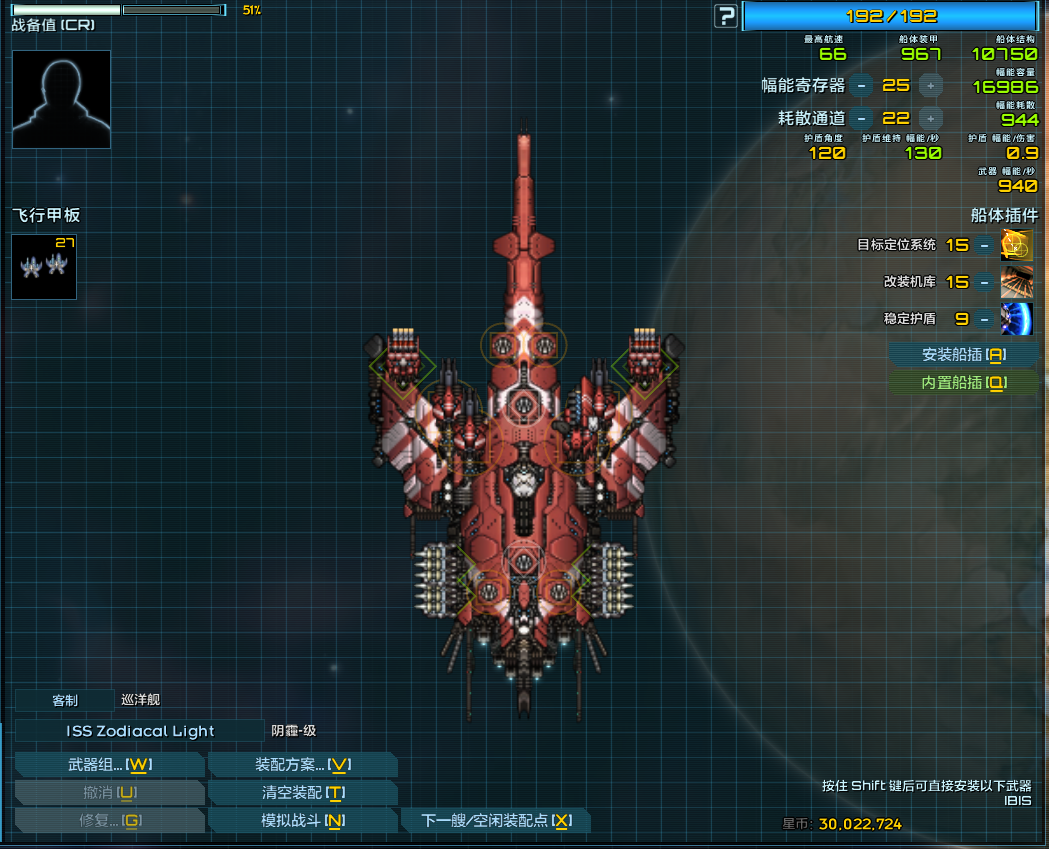Select the fighter wing slot under 飞行甲板
The image size is (1049, 849).
pyautogui.click(x=44, y=267)
